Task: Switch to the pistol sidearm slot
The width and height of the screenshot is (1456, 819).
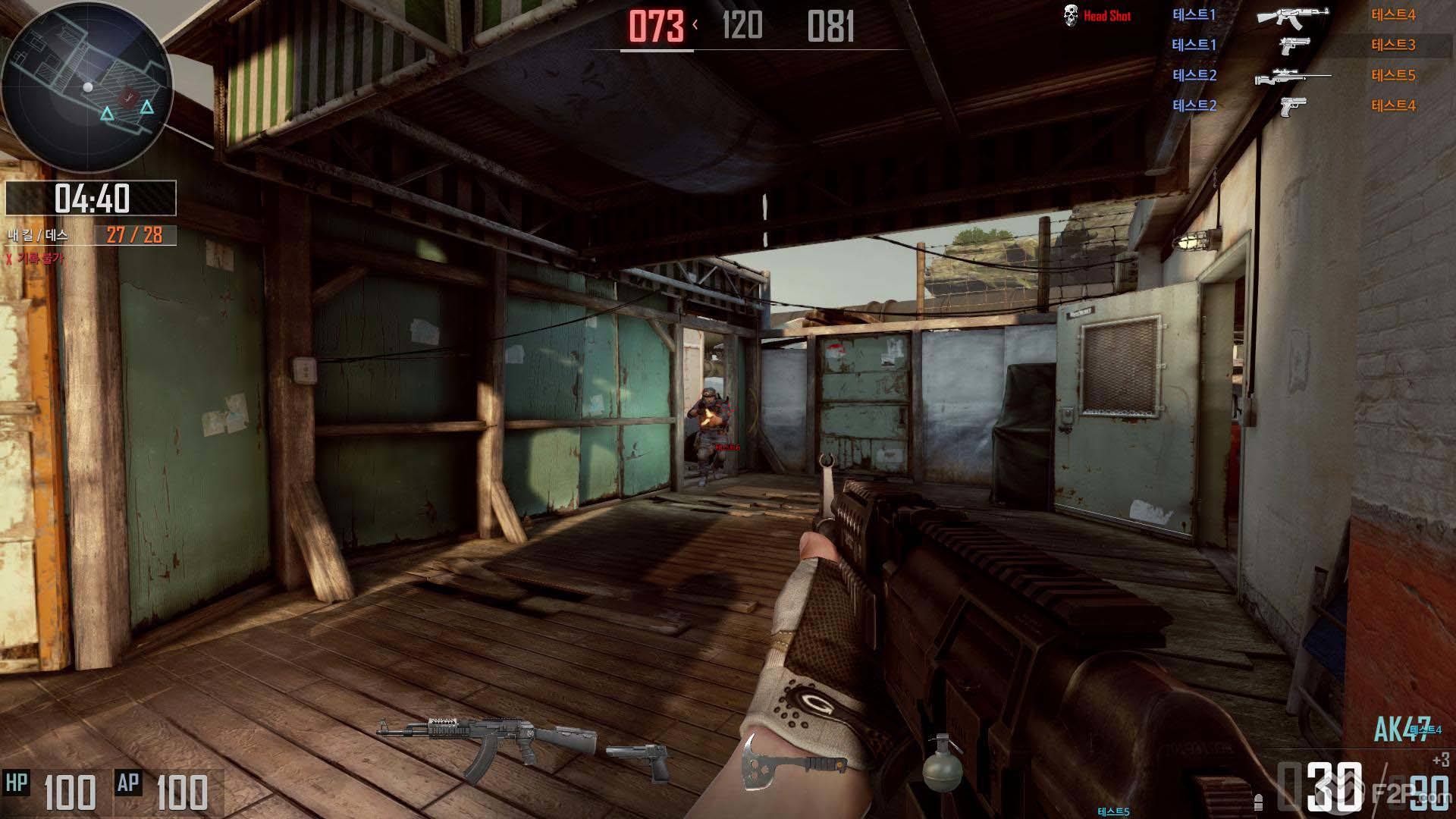Action: point(639,760)
